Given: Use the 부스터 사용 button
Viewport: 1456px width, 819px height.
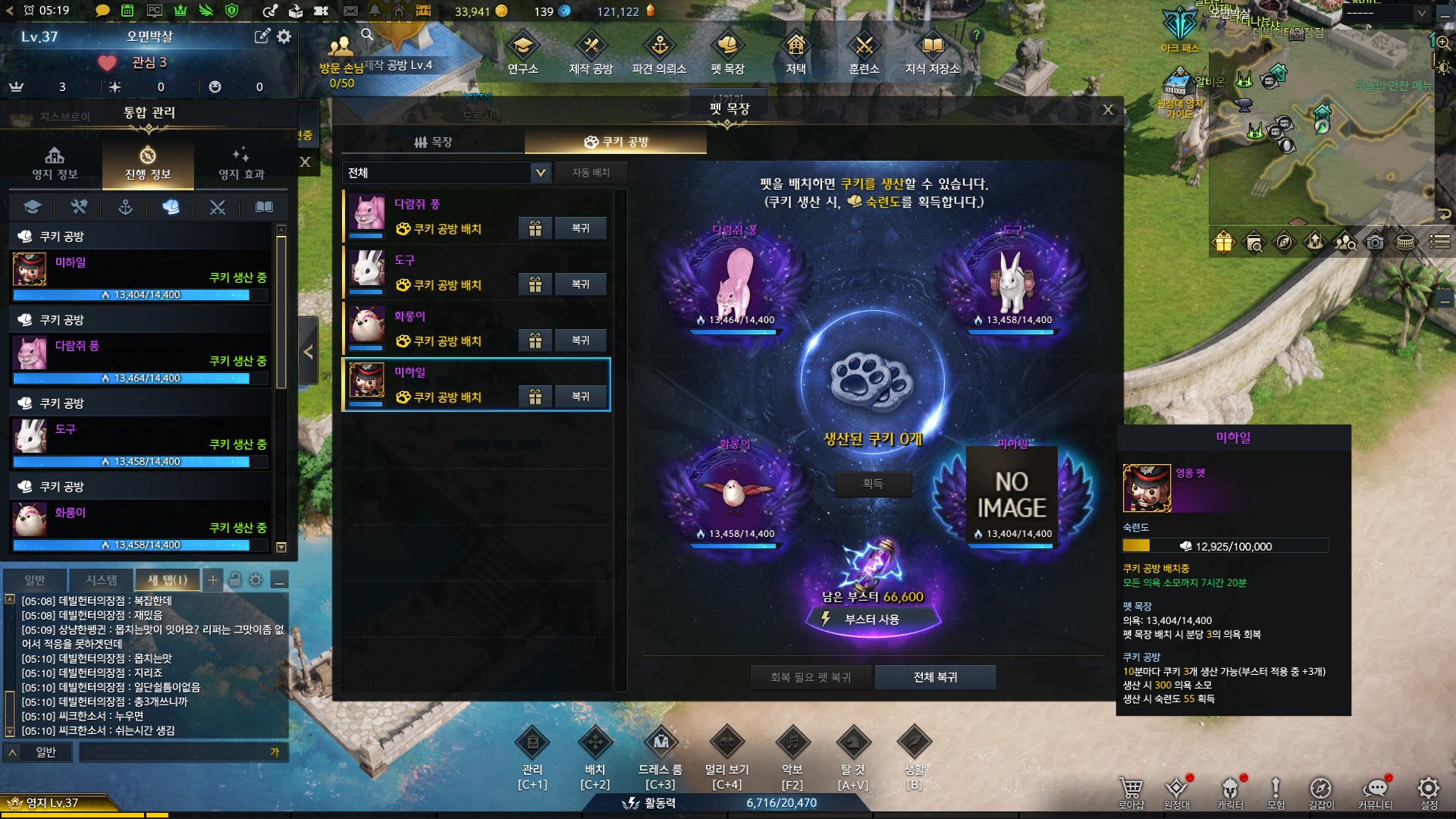Looking at the screenshot, I should coord(872,620).
